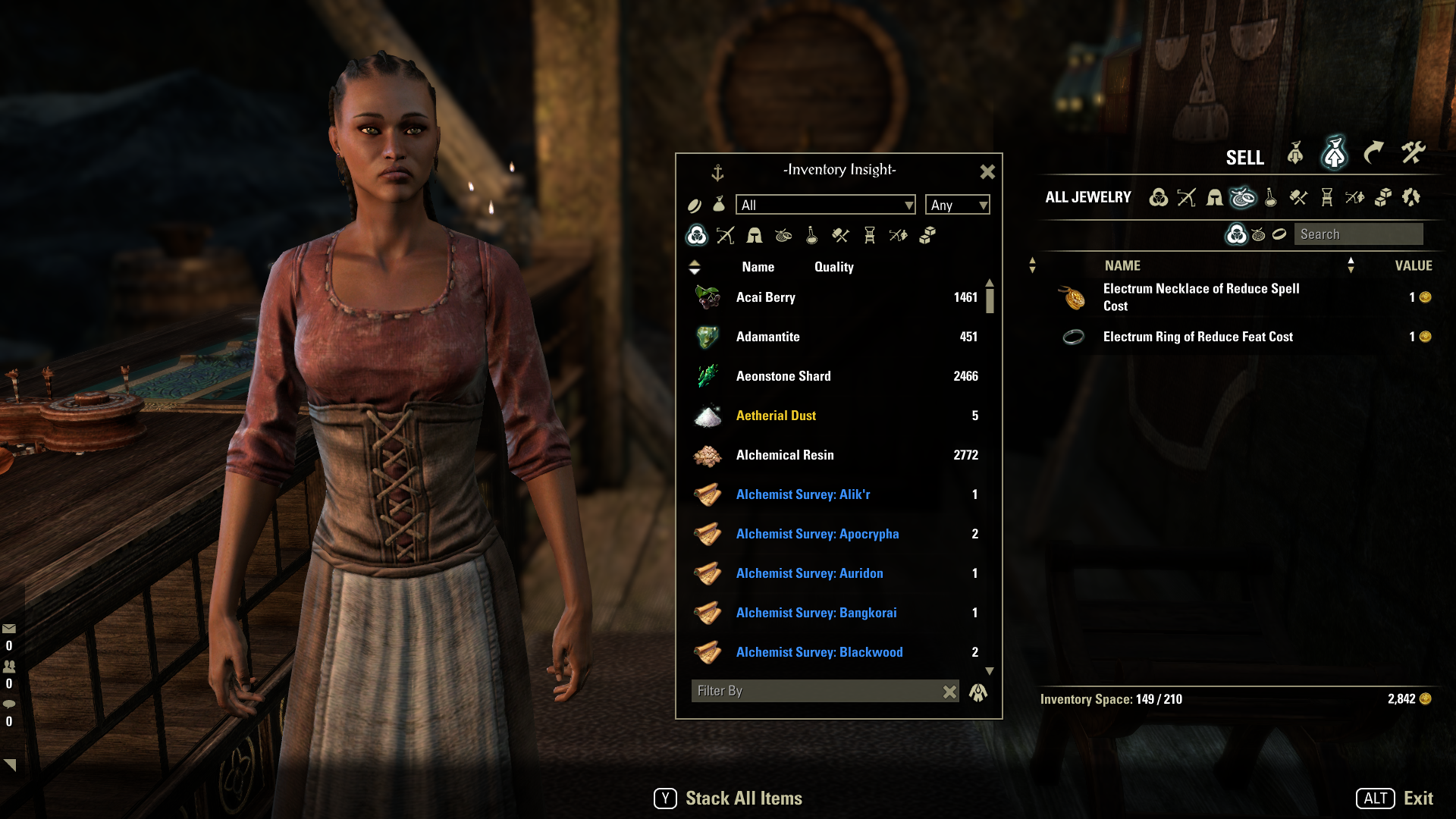Sort sell list by Value column
Viewport: 1456px width, 819px height.
point(1413,265)
